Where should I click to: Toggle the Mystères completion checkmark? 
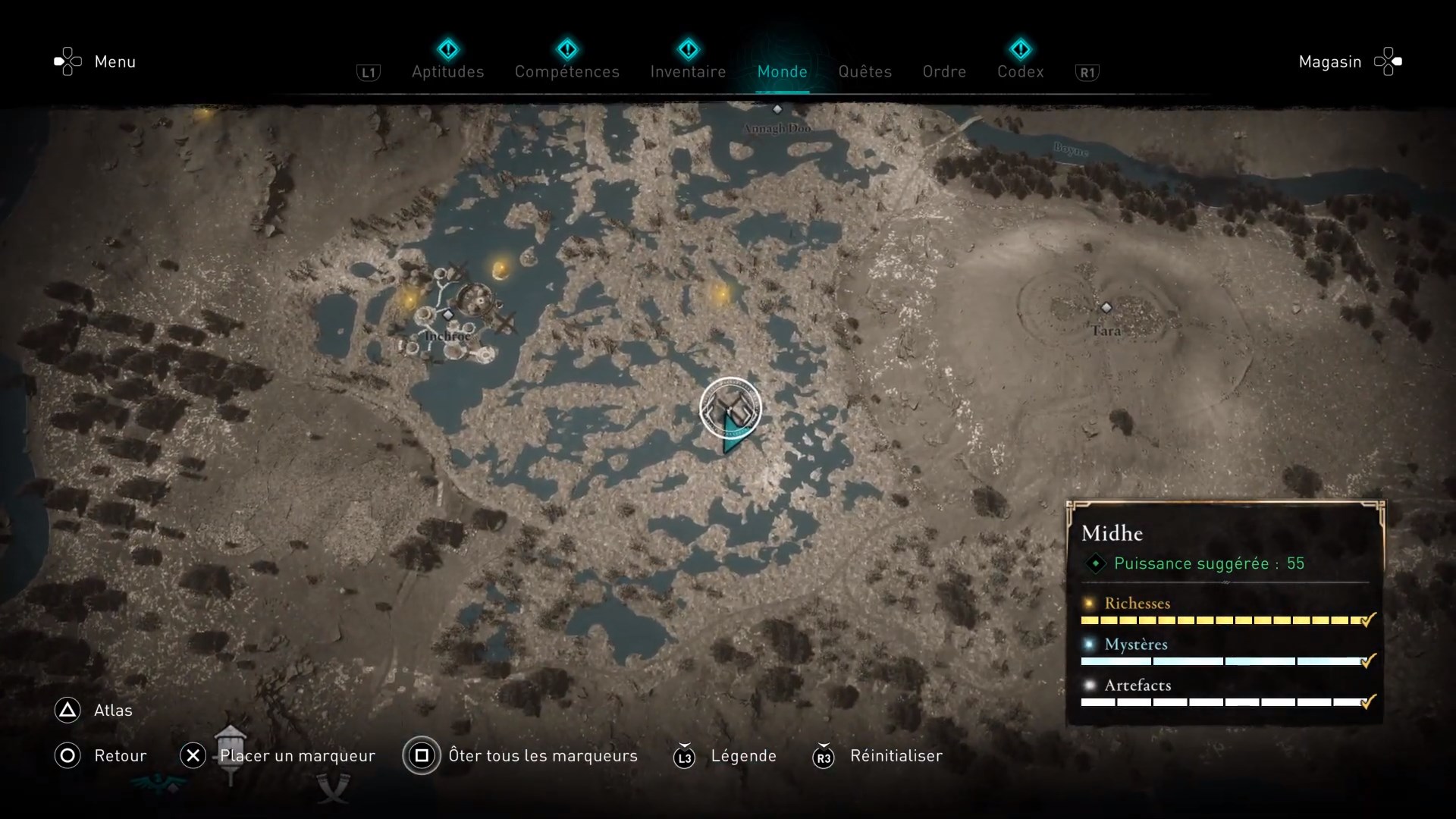[1367, 661]
